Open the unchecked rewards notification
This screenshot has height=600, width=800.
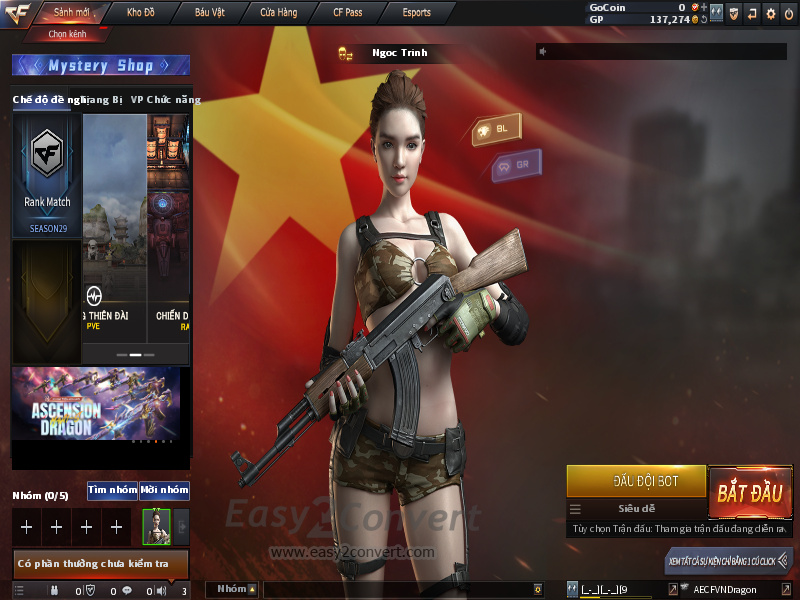100,564
